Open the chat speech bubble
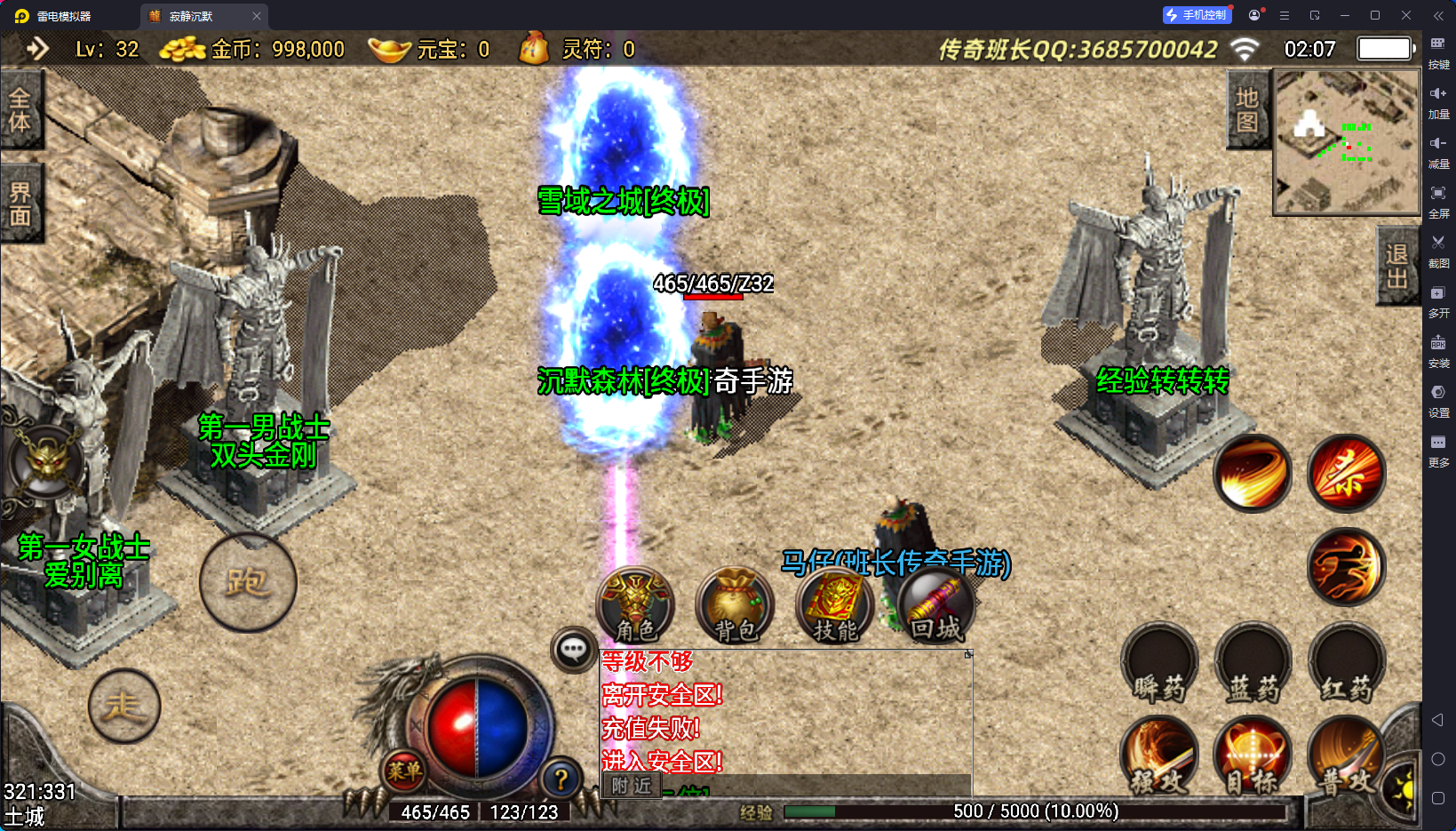1456x831 pixels. pyautogui.click(x=573, y=650)
